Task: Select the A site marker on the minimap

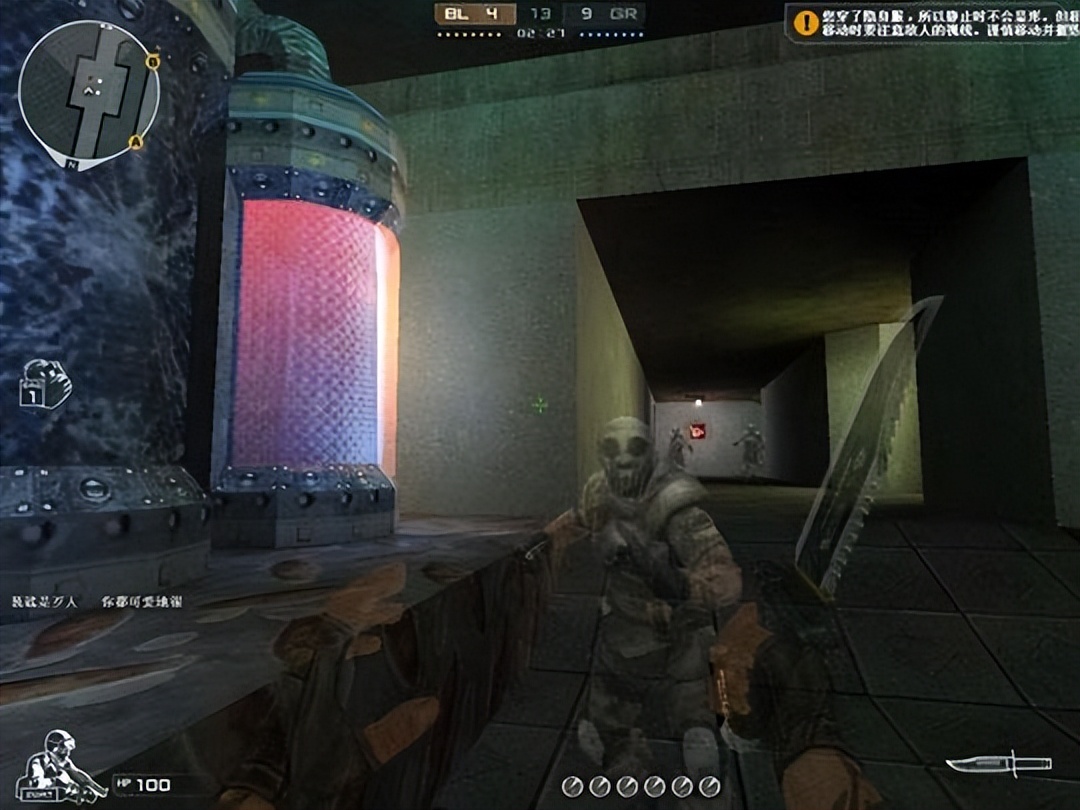Action: tap(137, 142)
